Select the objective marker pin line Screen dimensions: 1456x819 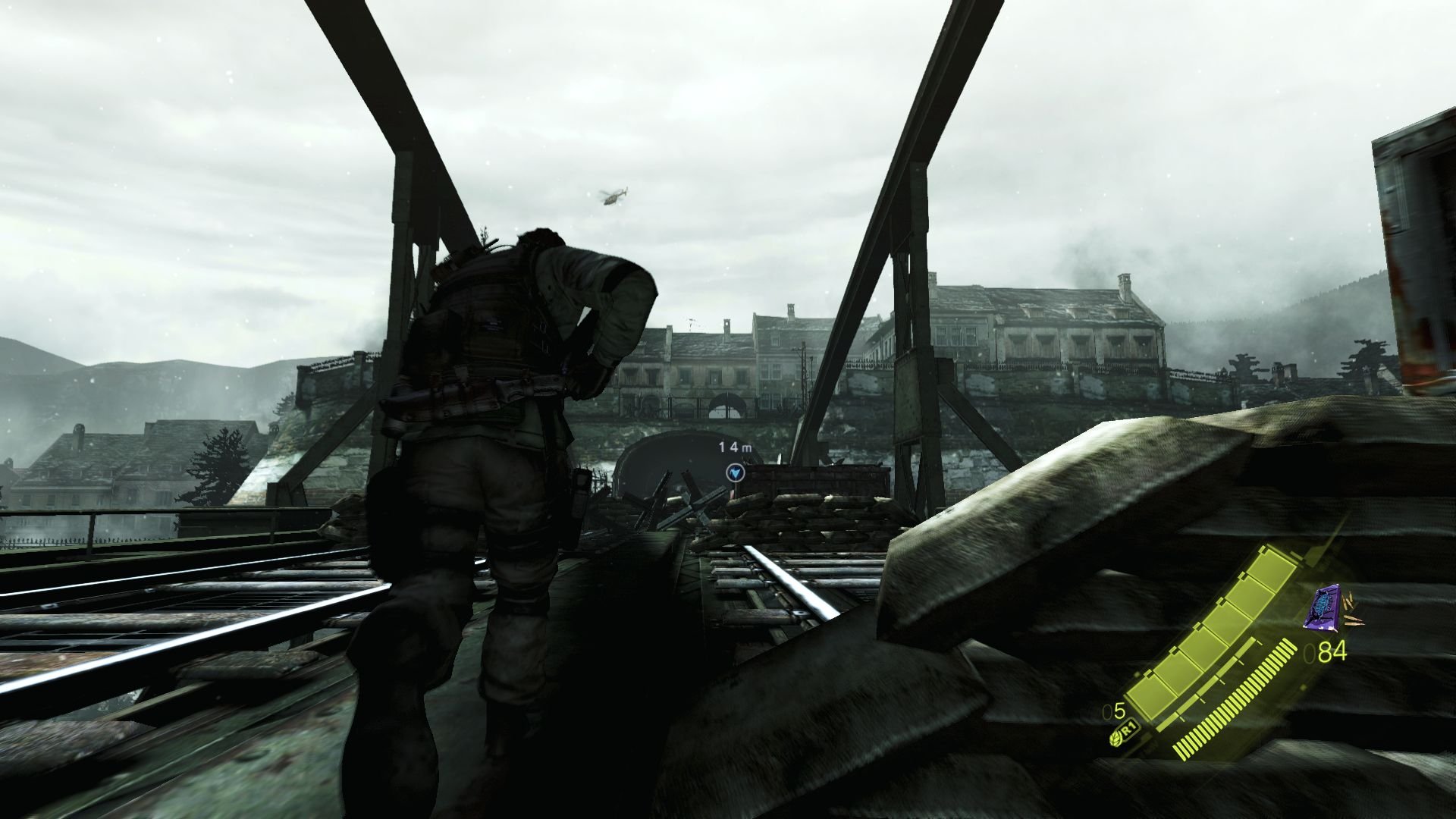736,491
